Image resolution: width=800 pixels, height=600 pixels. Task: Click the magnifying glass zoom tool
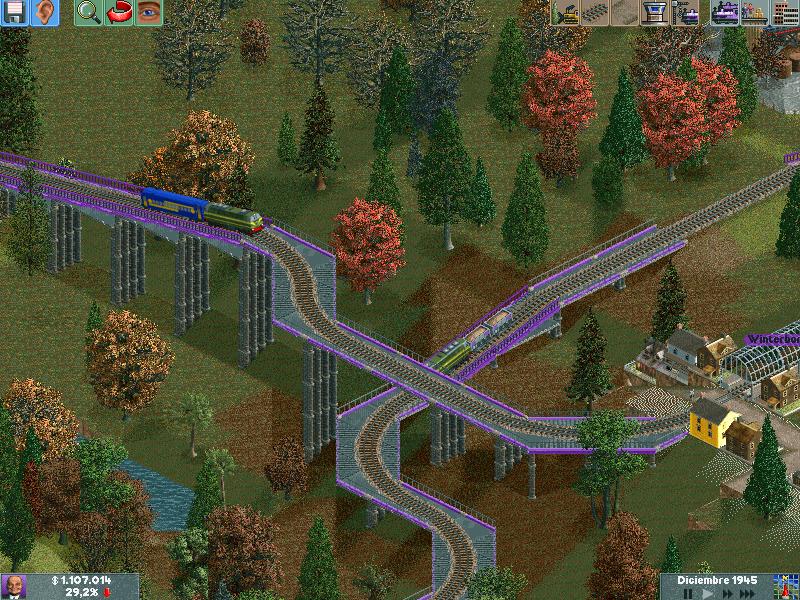click(87, 13)
